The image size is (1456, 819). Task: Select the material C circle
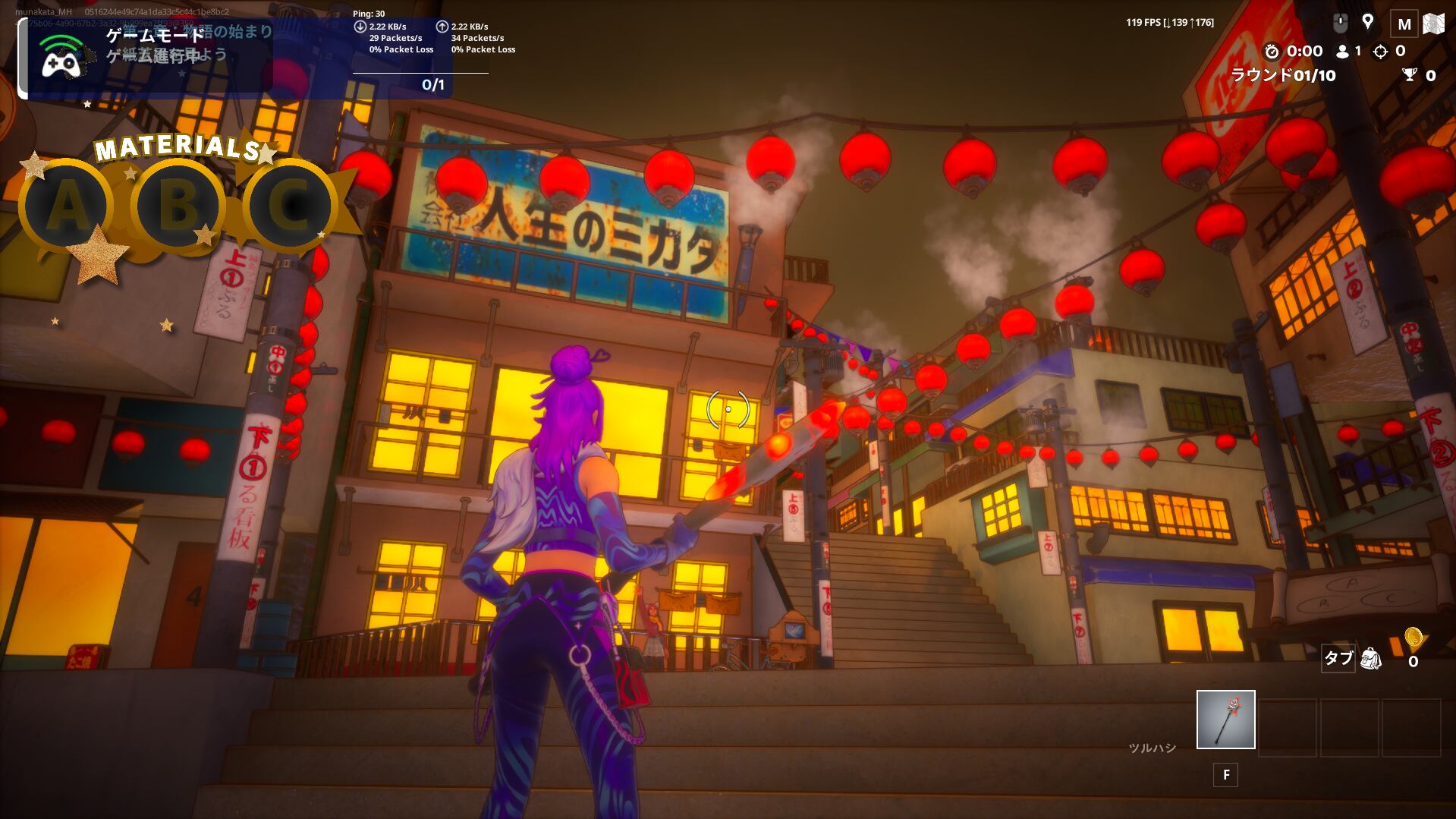tap(290, 206)
